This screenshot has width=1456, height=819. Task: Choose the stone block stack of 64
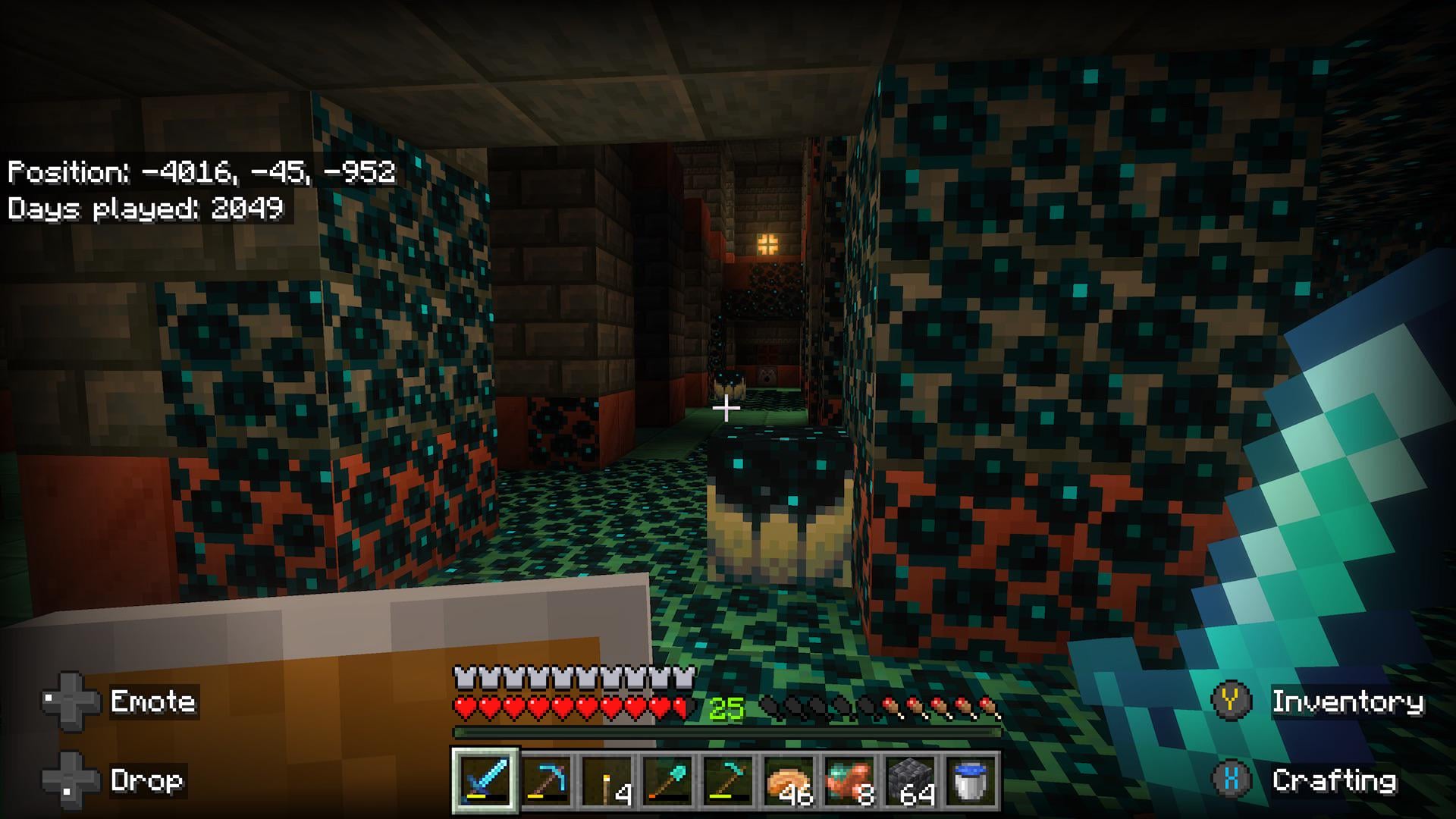(x=910, y=780)
